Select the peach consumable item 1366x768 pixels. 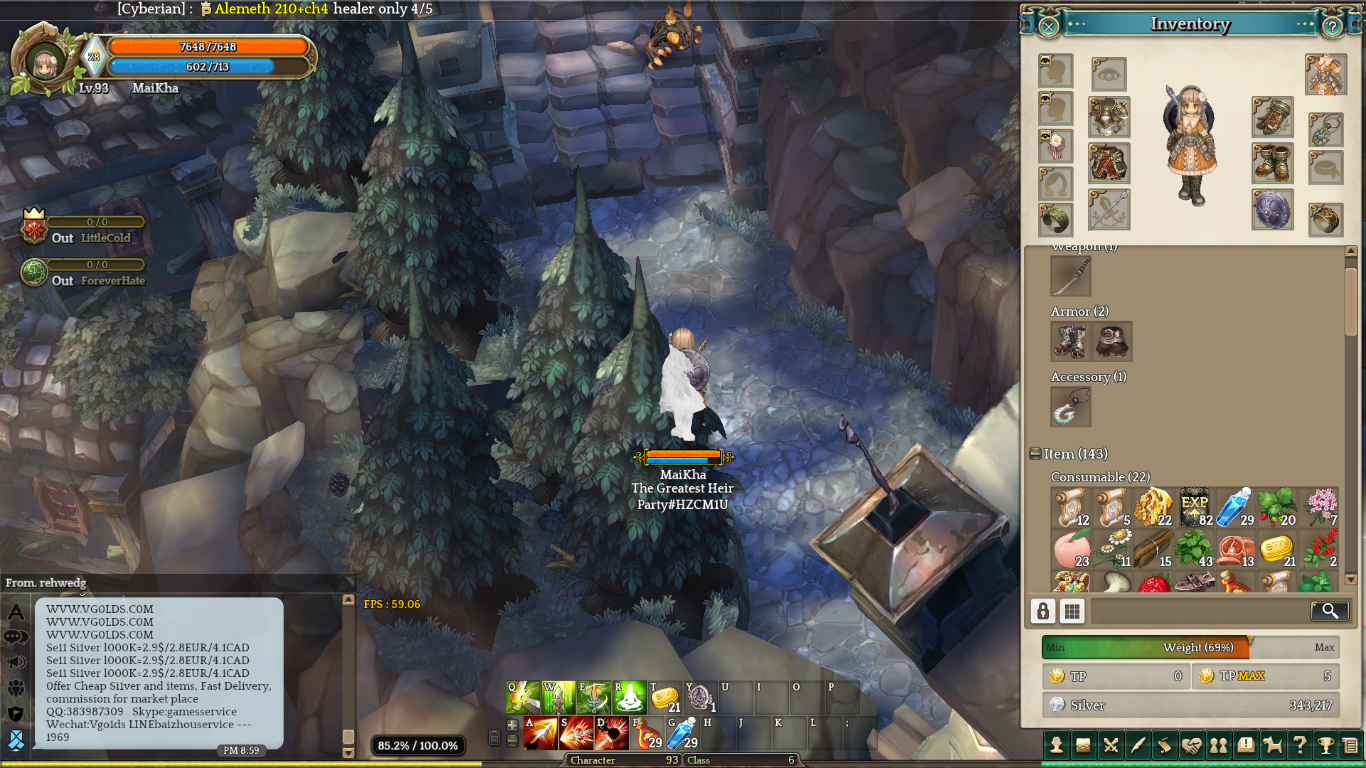(x=1071, y=549)
